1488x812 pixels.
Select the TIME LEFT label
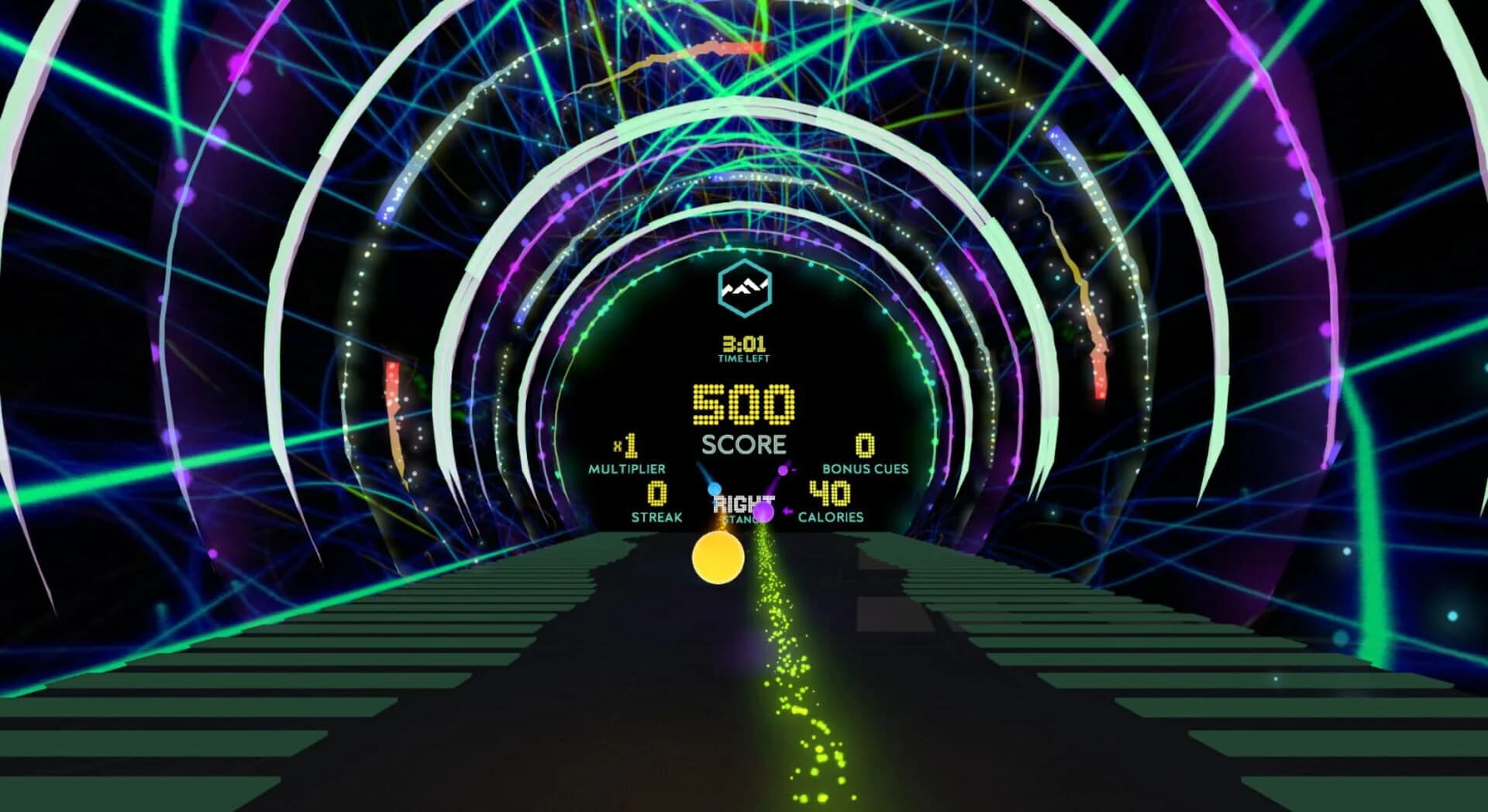(x=742, y=359)
